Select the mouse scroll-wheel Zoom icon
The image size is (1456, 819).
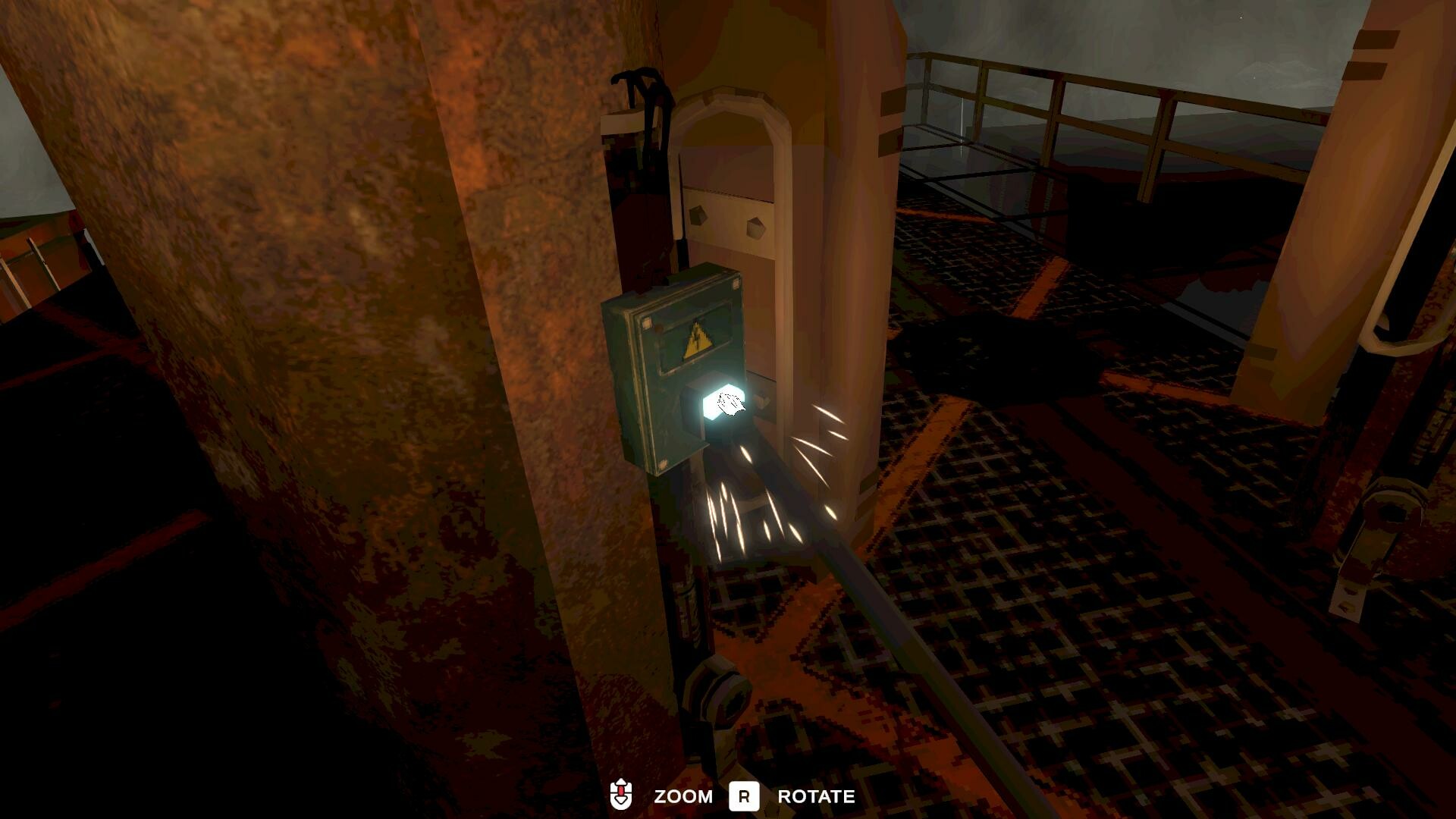coord(622,796)
